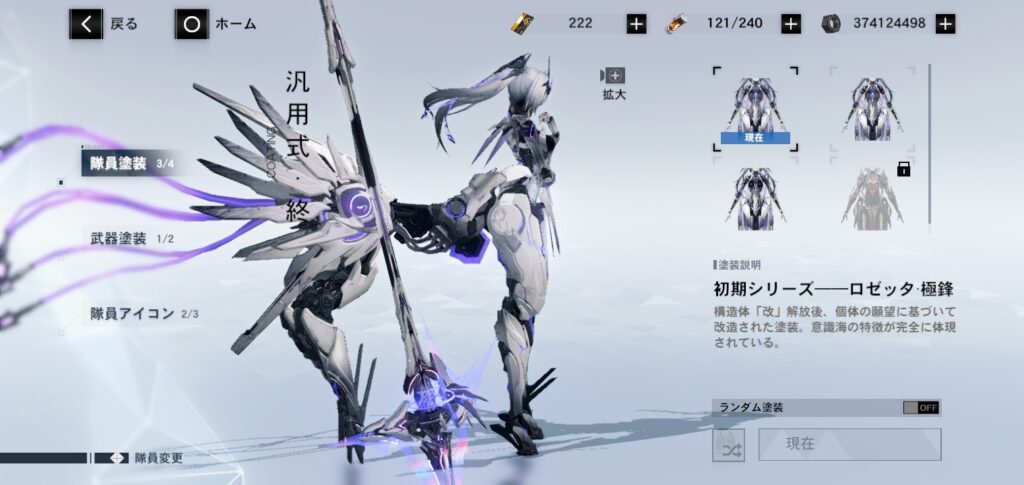Select the 隊員アイコン tab

[x=139, y=313]
